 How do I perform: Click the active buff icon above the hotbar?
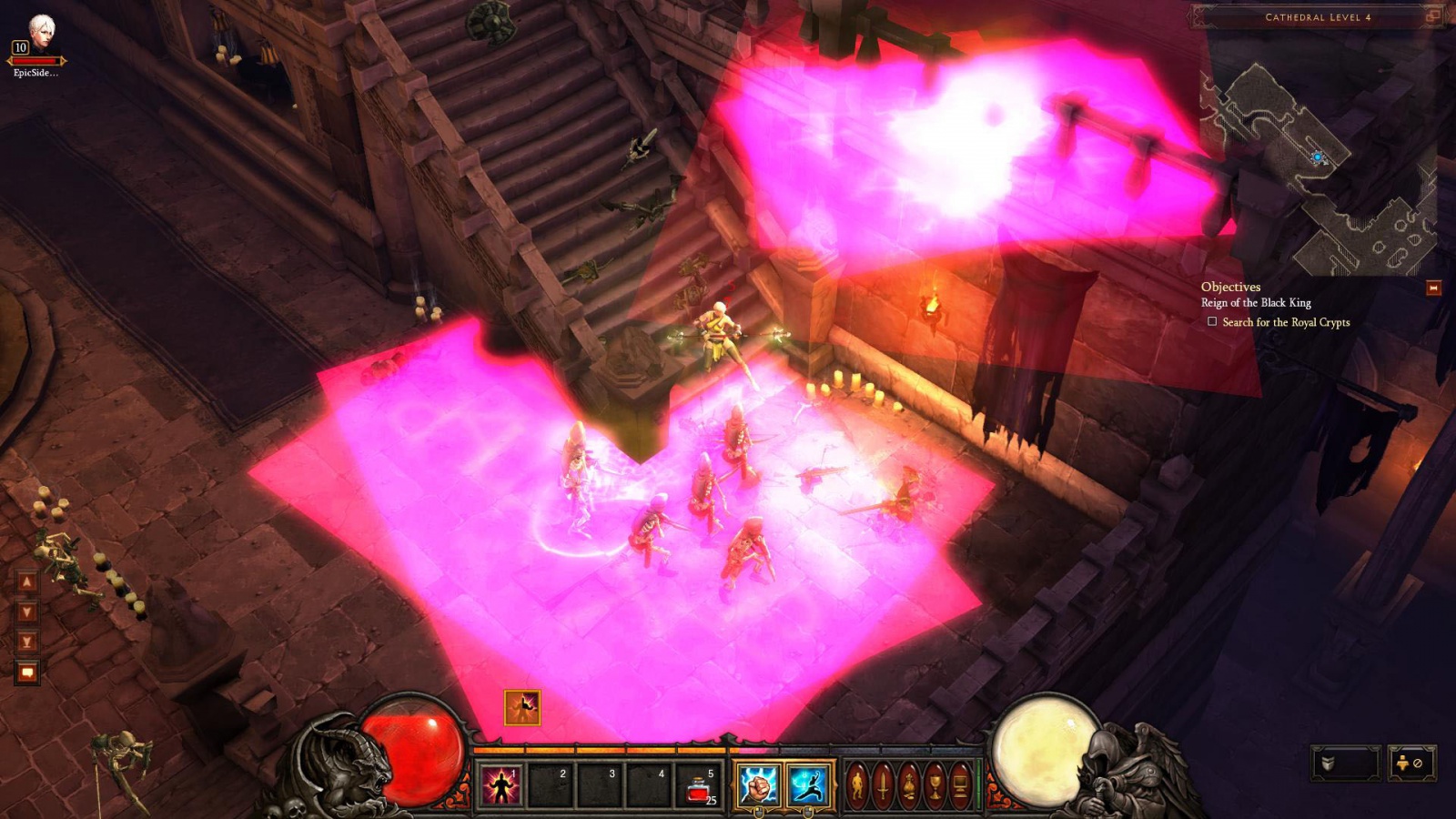click(x=522, y=707)
